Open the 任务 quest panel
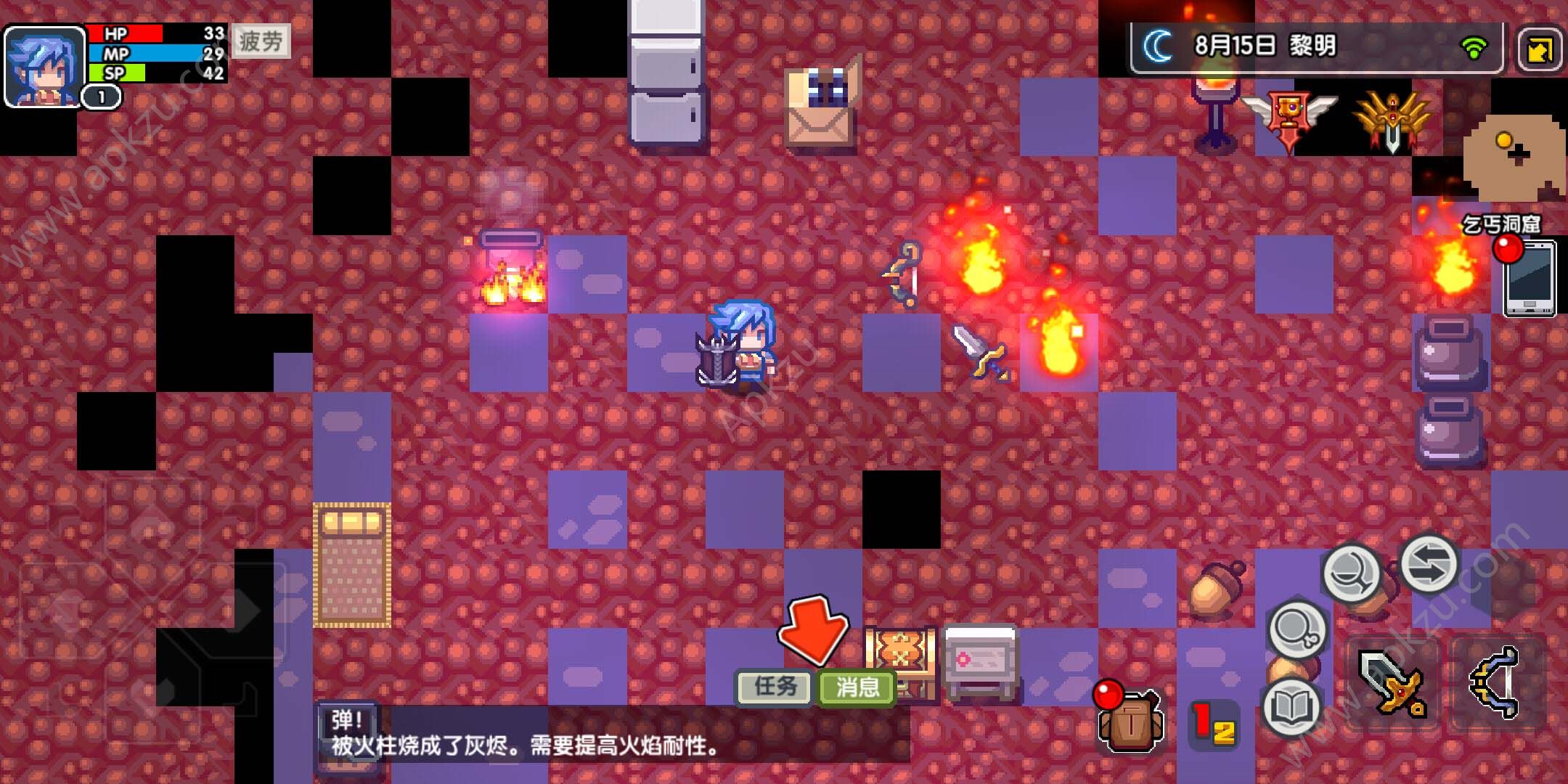The image size is (1568, 784). point(773,686)
